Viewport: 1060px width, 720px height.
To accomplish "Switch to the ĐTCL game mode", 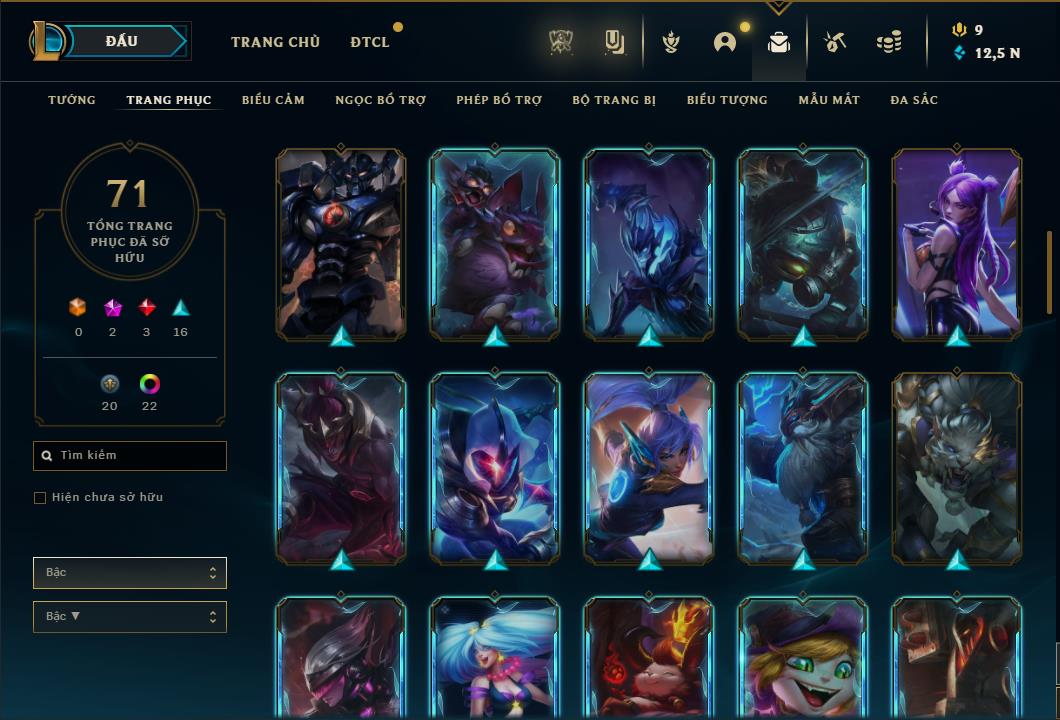I will [x=370, y=42].
